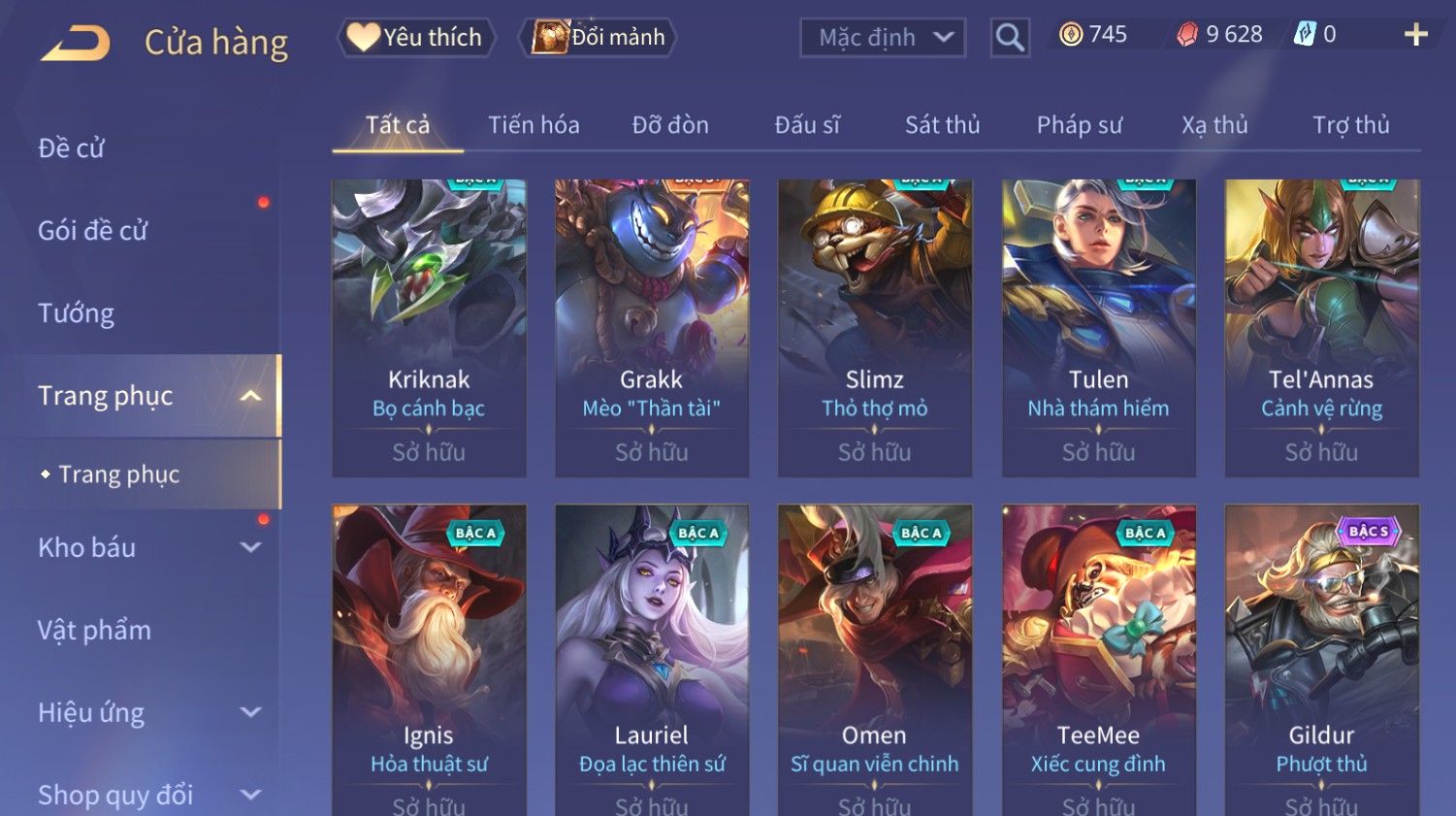Choose the Lauriel Đọa lạc thiên sứ skin
This screenshot has width=1456, height=816.
[x=652, y=660]
